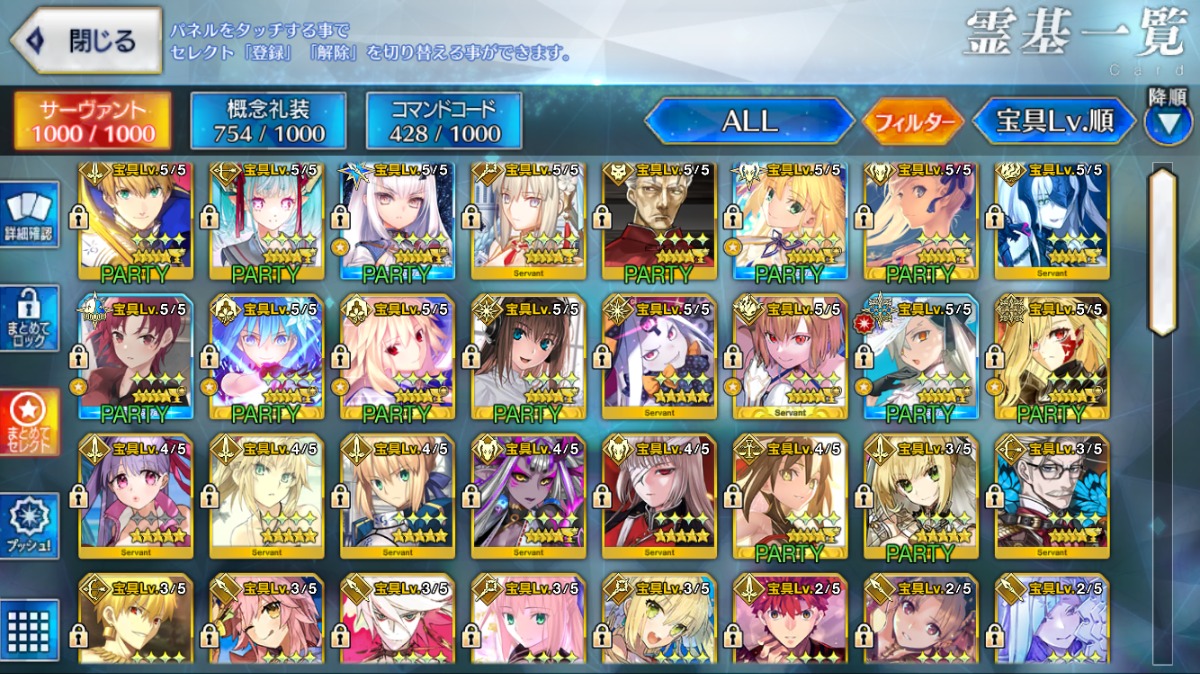Close the card list with 閉じる
Viewport: 1200px width, 674px height.
tap(86, 41)
